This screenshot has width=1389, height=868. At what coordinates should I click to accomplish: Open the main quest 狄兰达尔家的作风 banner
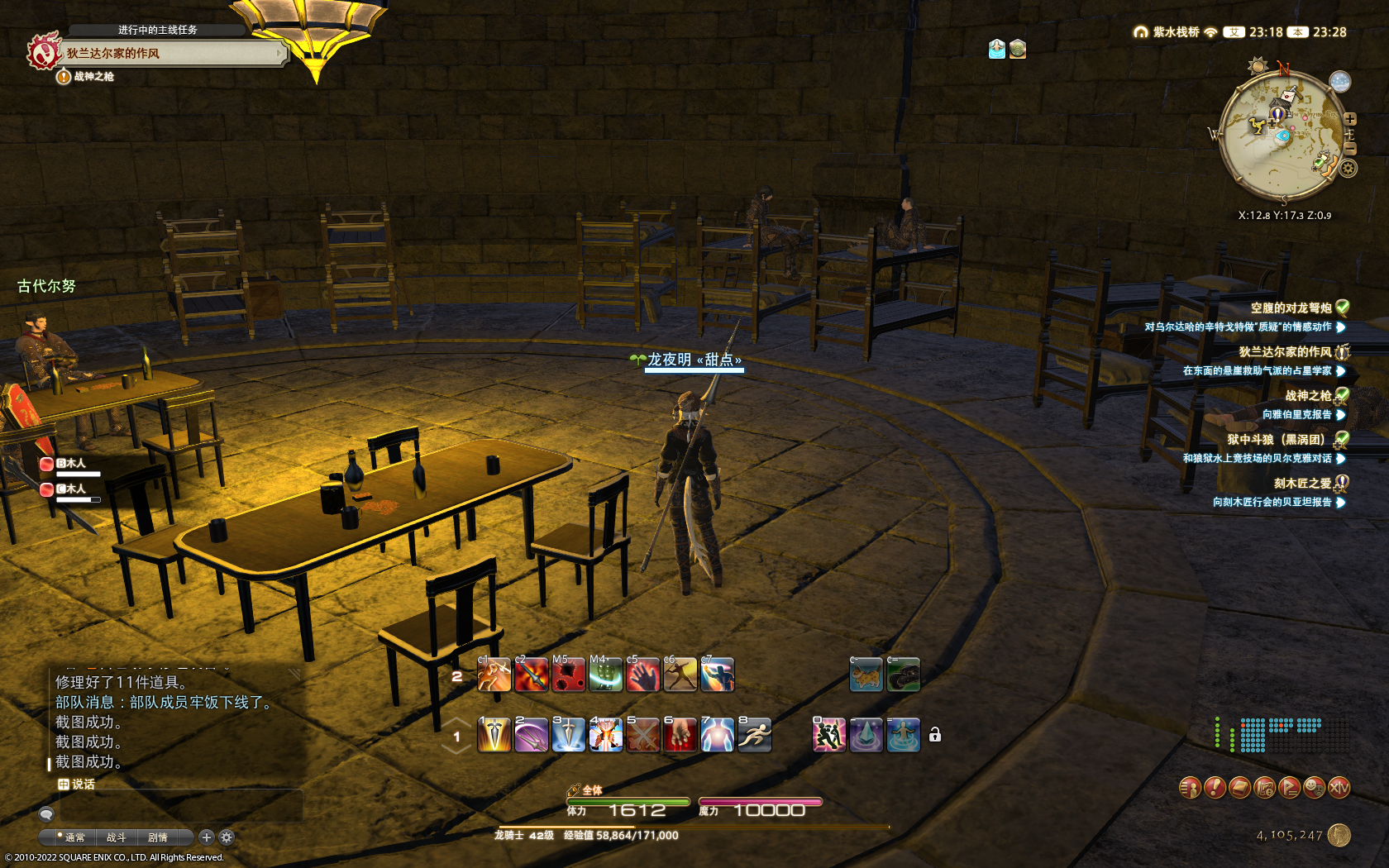click(x=165, y=53)
